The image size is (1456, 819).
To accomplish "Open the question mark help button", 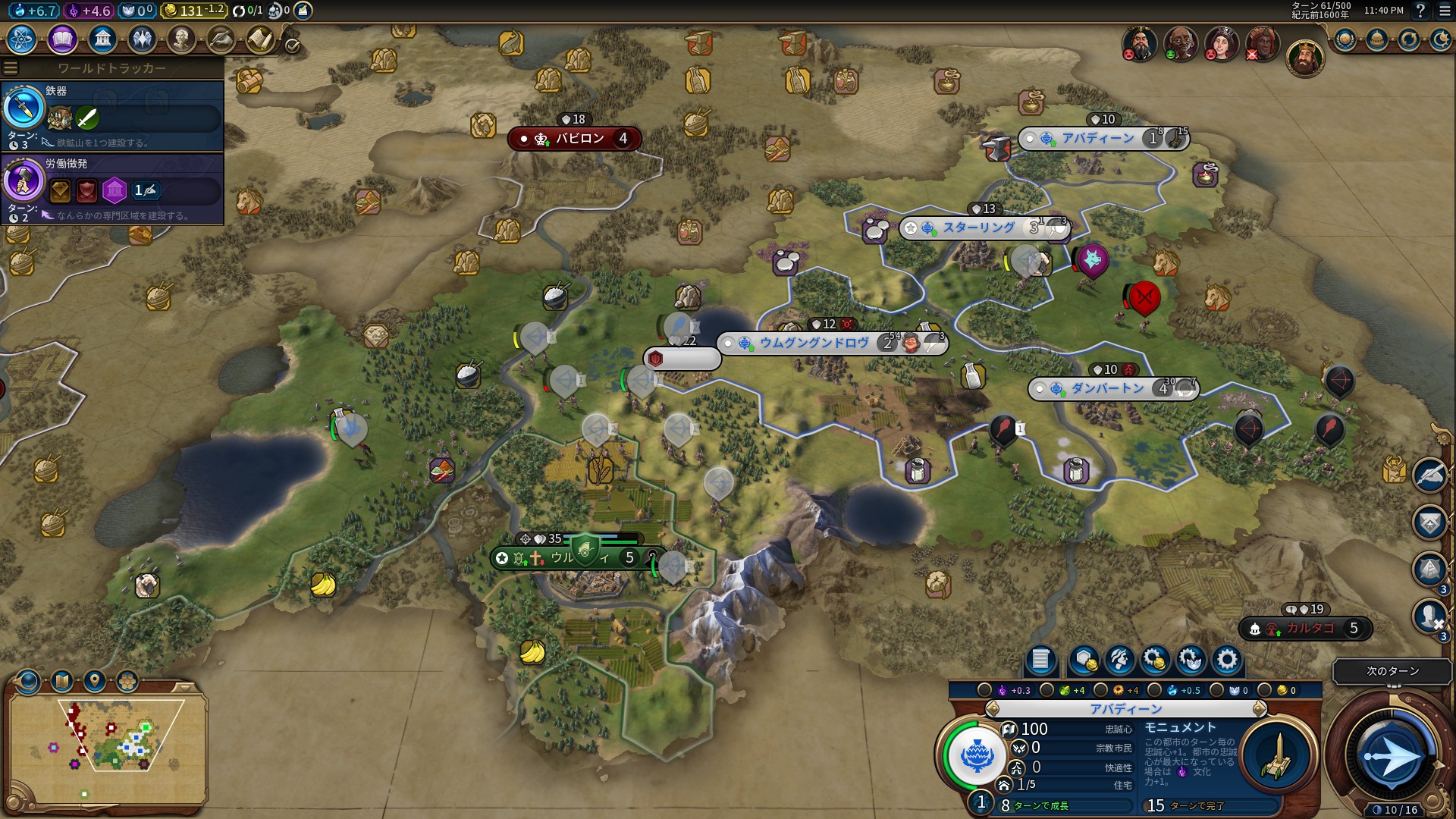I will click(x=1420, y=11).
